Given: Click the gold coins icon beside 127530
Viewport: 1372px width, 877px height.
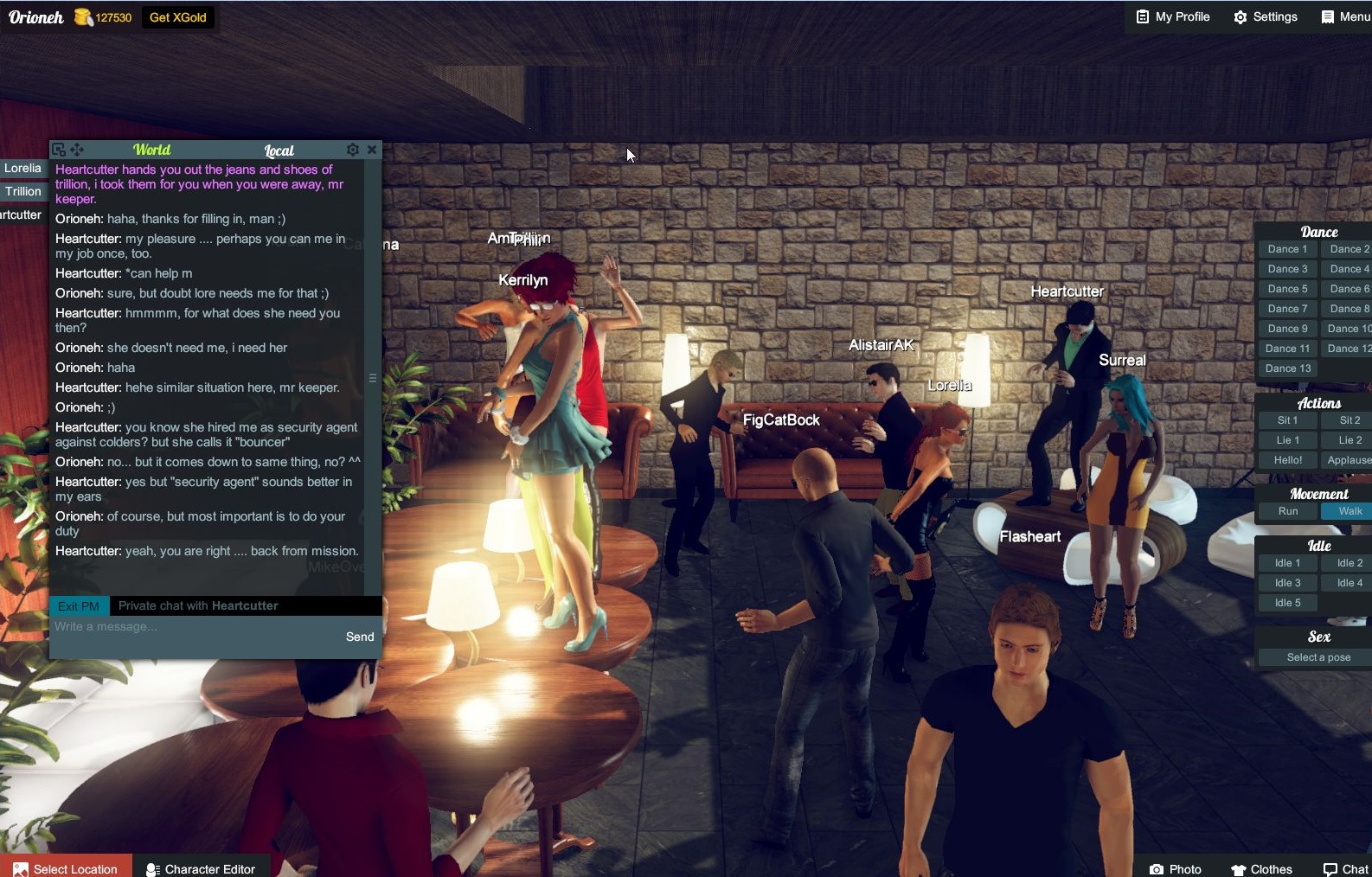Looking at the screenshot, I should click(81, 16).
